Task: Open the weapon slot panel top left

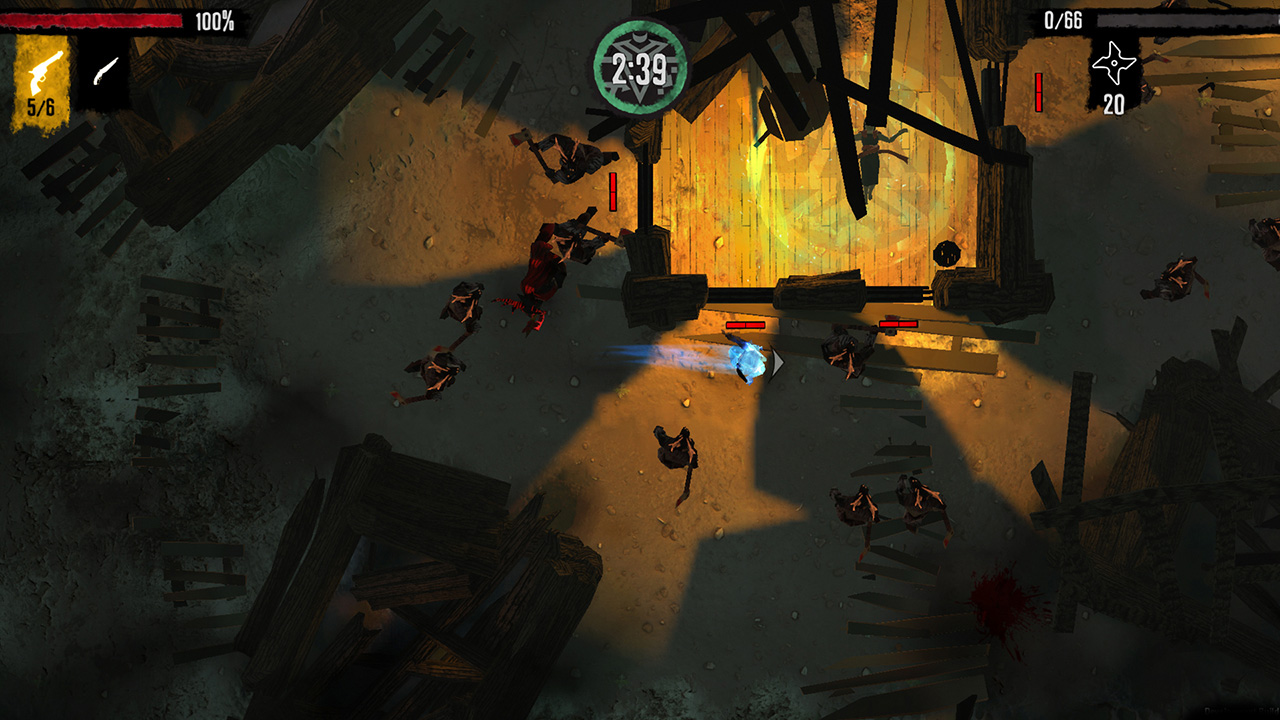Action: pos(70,72)
